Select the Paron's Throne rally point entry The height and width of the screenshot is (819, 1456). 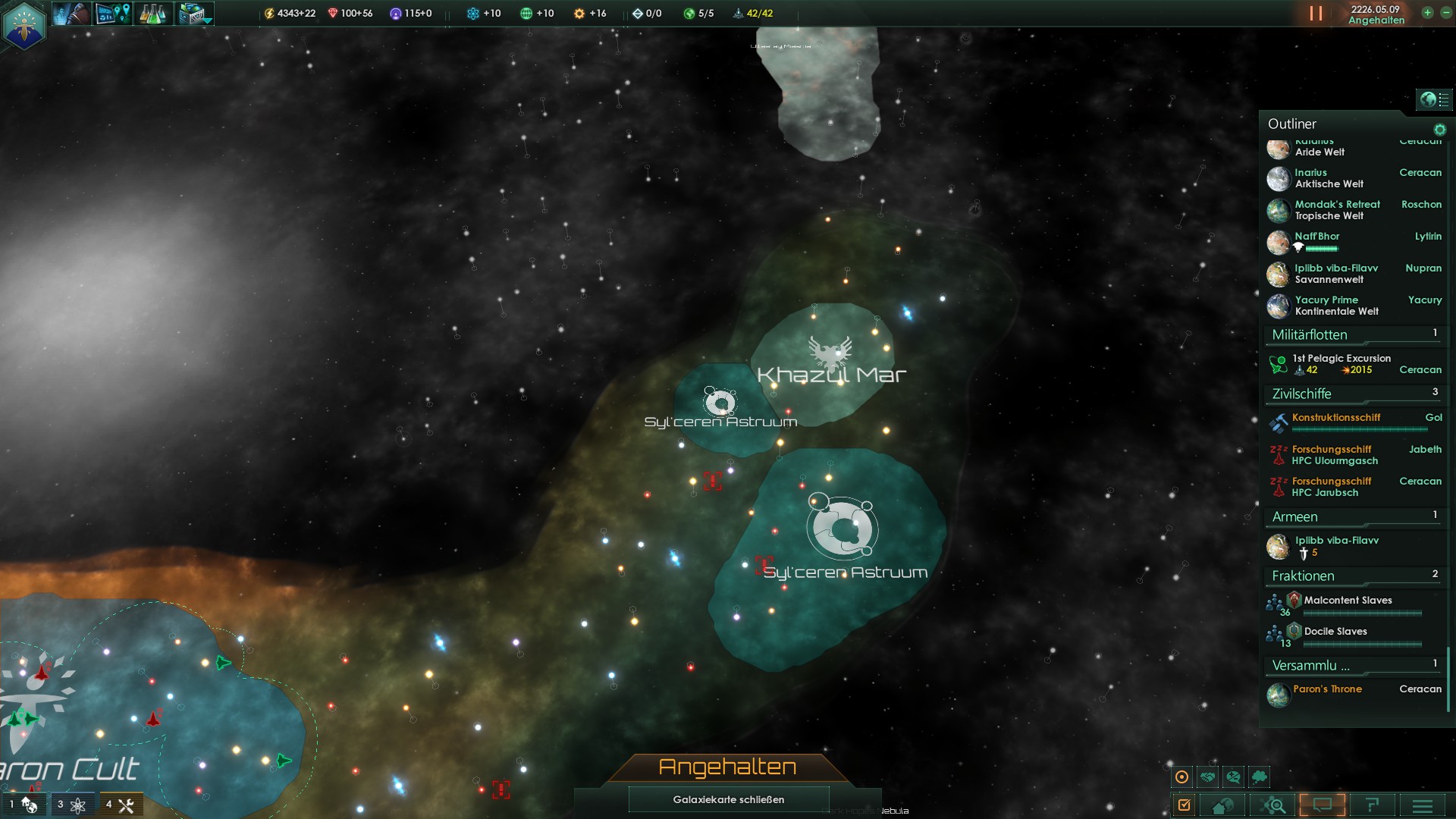(1327, 689)
